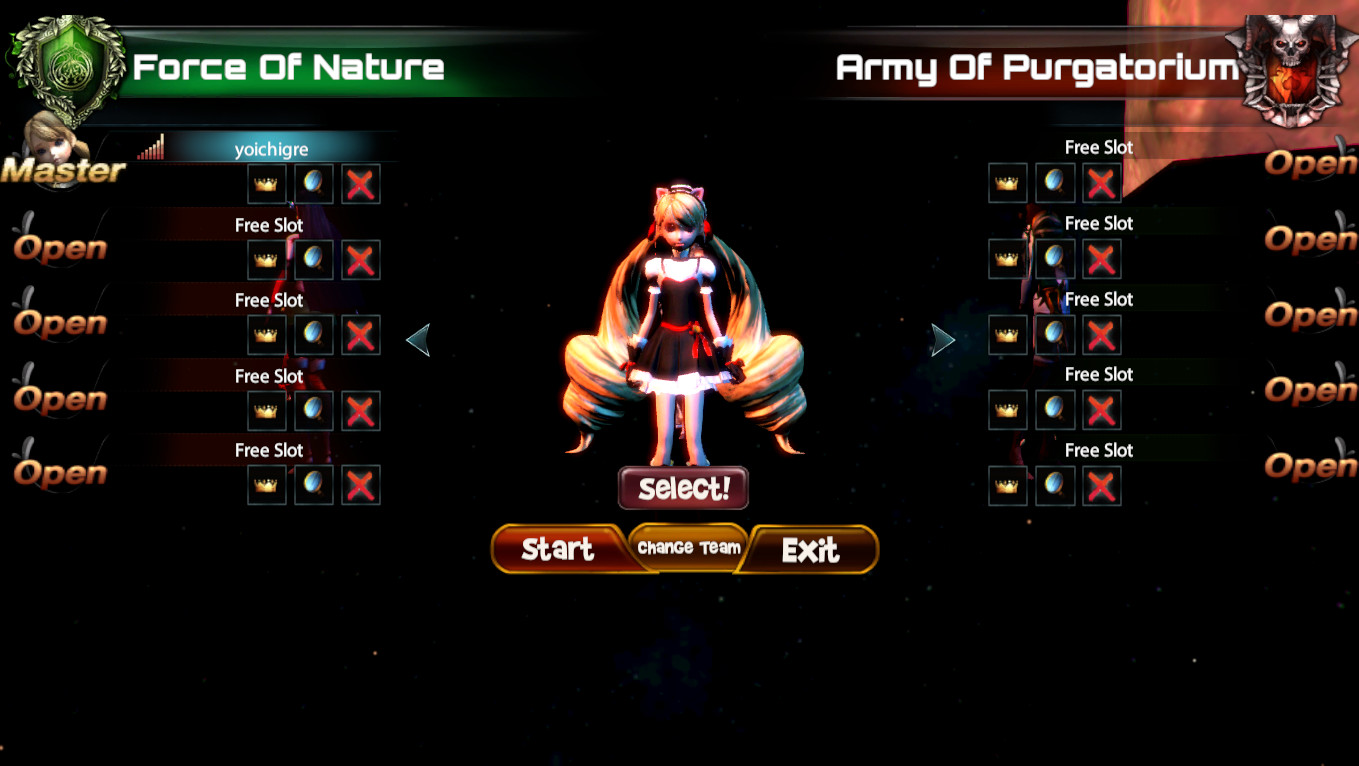Toggle the red X on the top Purgatorium slot
This screenshot has width=1359, height=766.
coord(1101,182)
